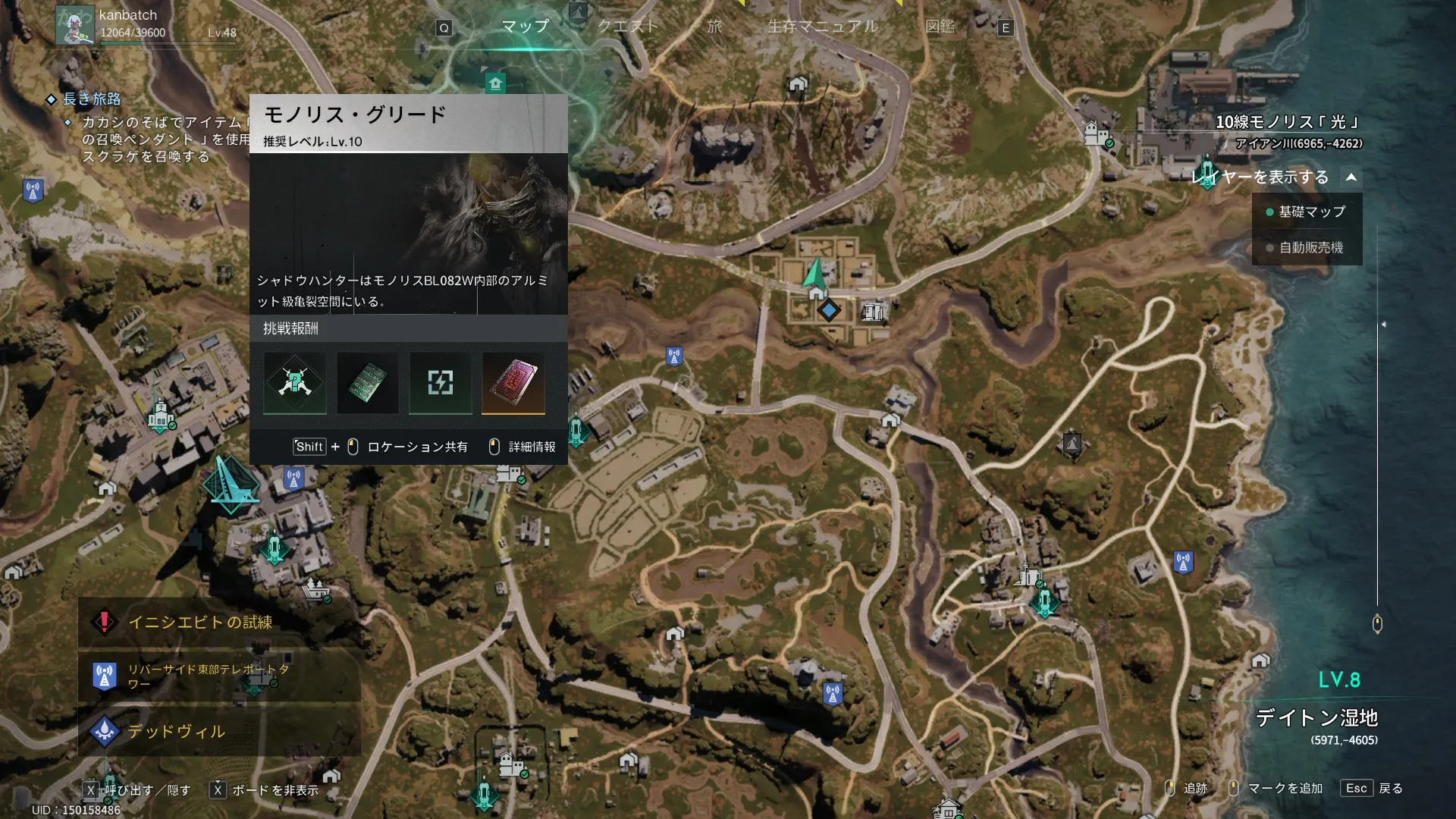
Task: Select the crossed-weapons reward icon
Action: coord(295,382)
